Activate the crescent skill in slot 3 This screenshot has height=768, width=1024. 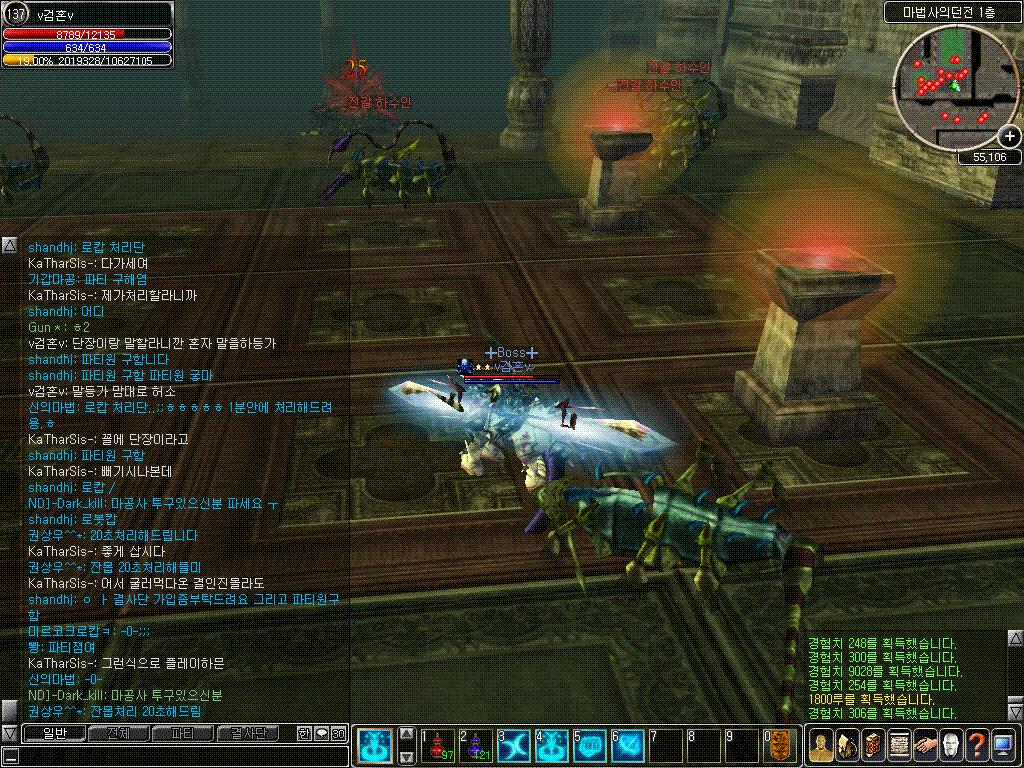tap(515, 747)
